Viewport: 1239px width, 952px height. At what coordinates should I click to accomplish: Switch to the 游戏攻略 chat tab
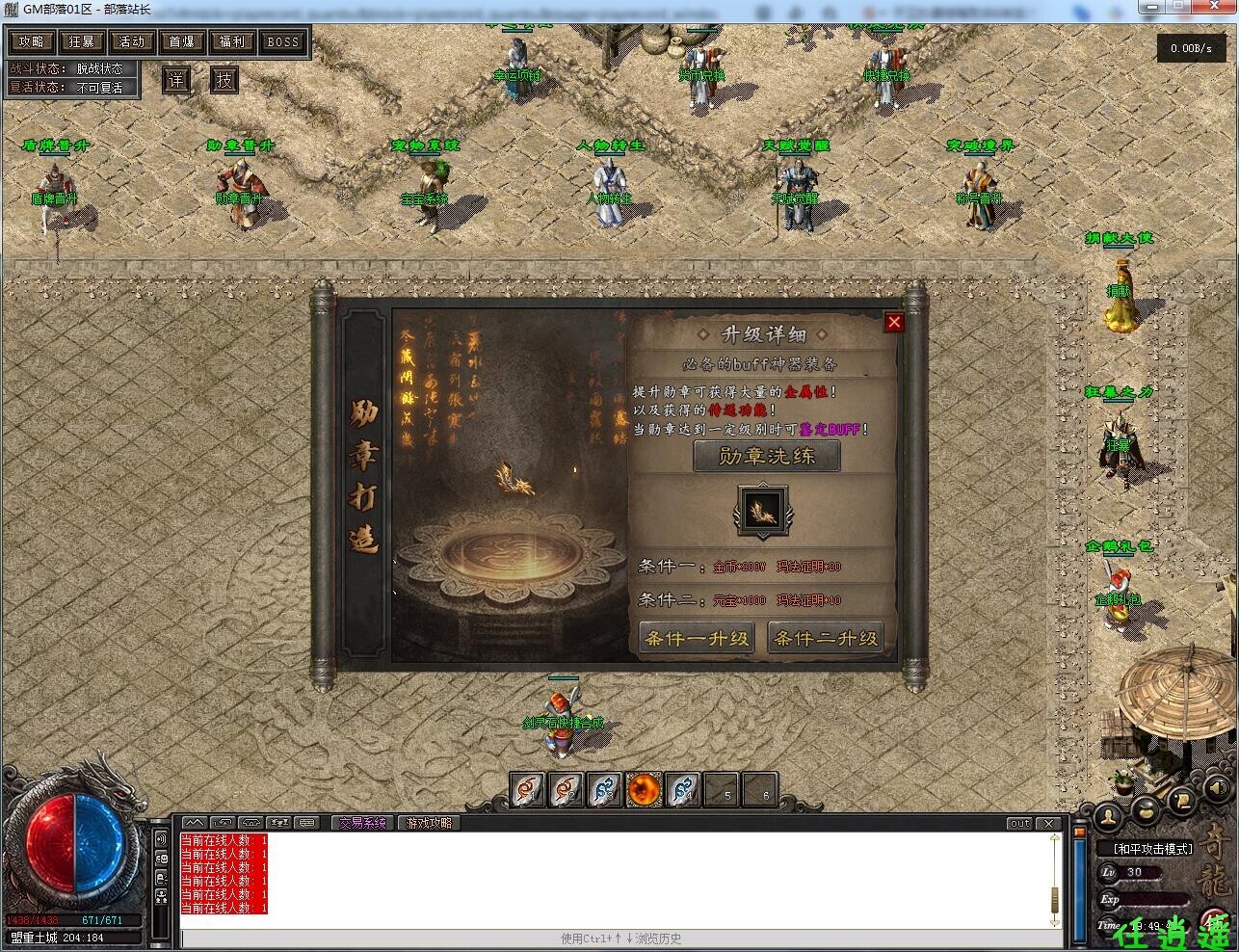[x=429, y=823]
